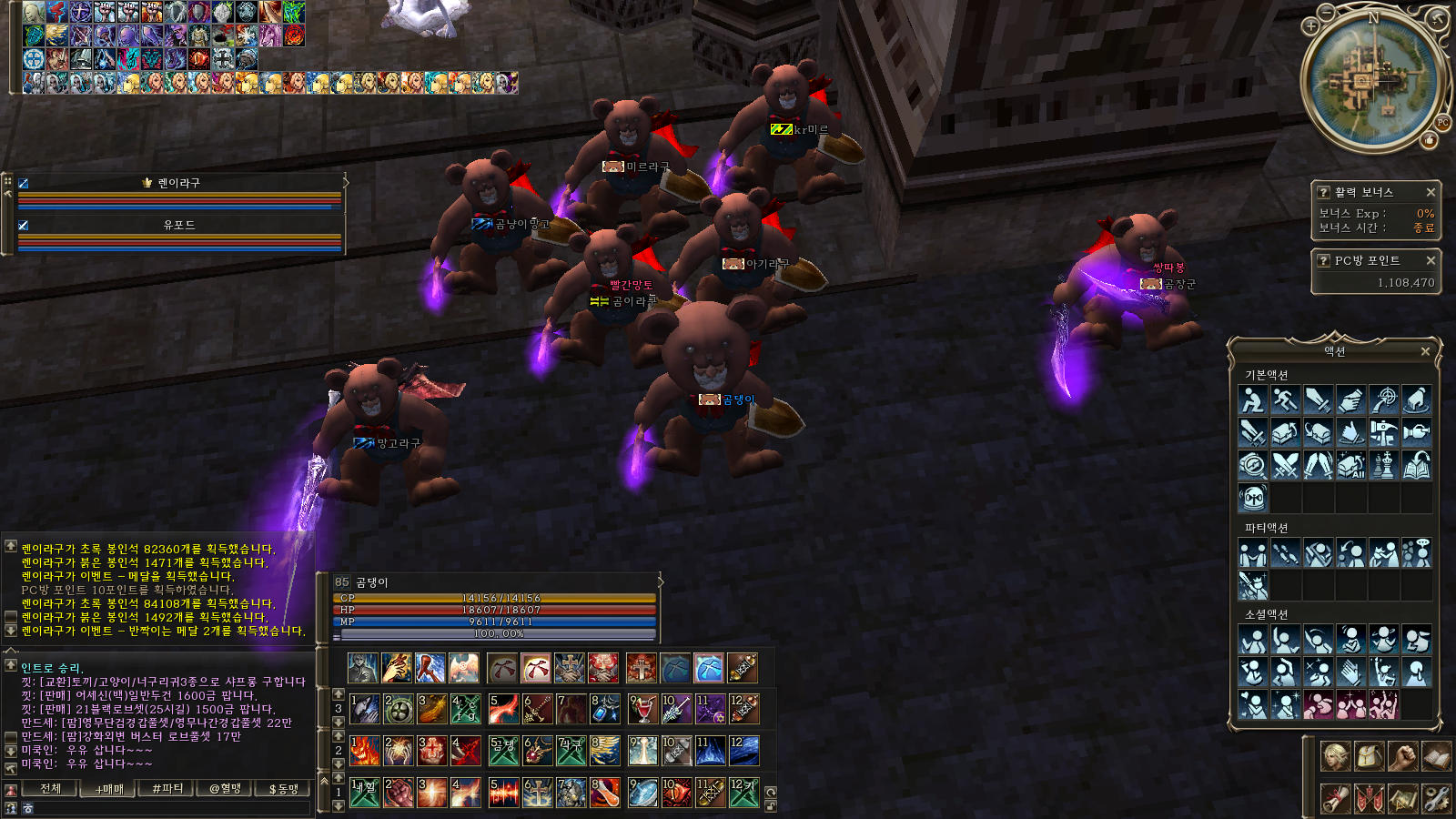The image size is (1456, 819).
Task: Open the character portrait menu icon
Action: [1335, 756]
